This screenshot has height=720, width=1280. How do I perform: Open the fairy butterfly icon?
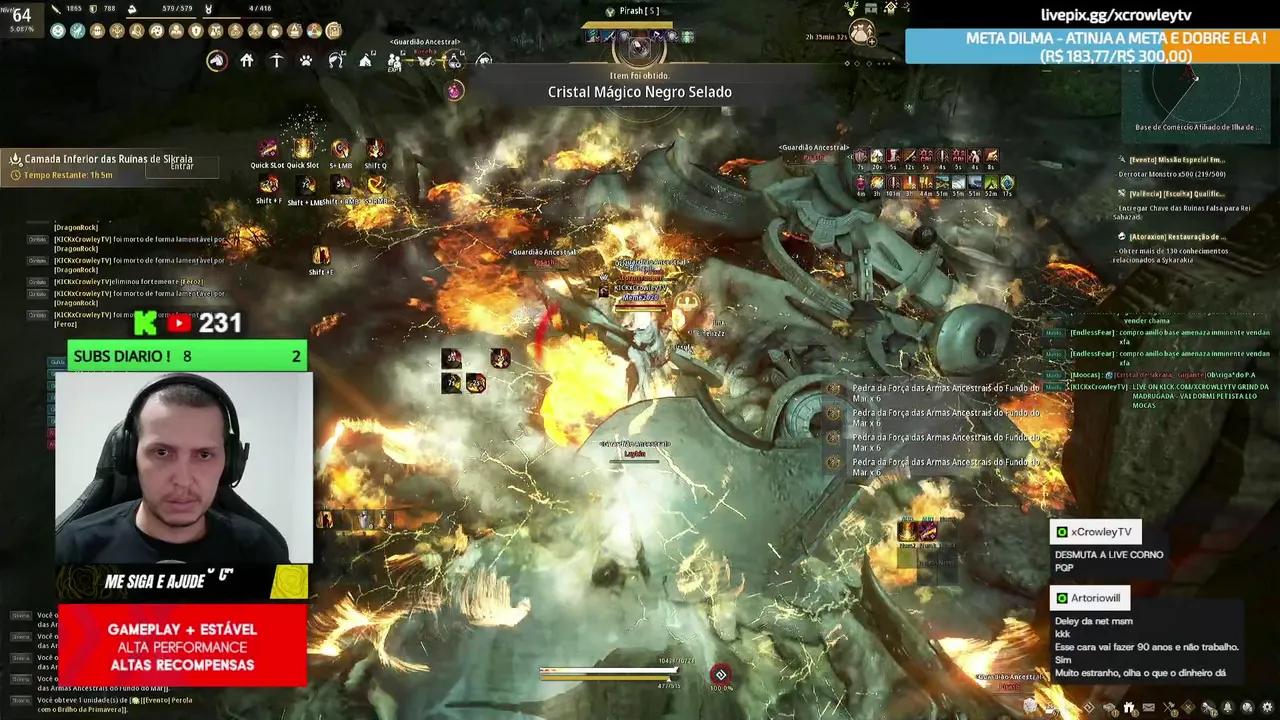pos(424,62)
